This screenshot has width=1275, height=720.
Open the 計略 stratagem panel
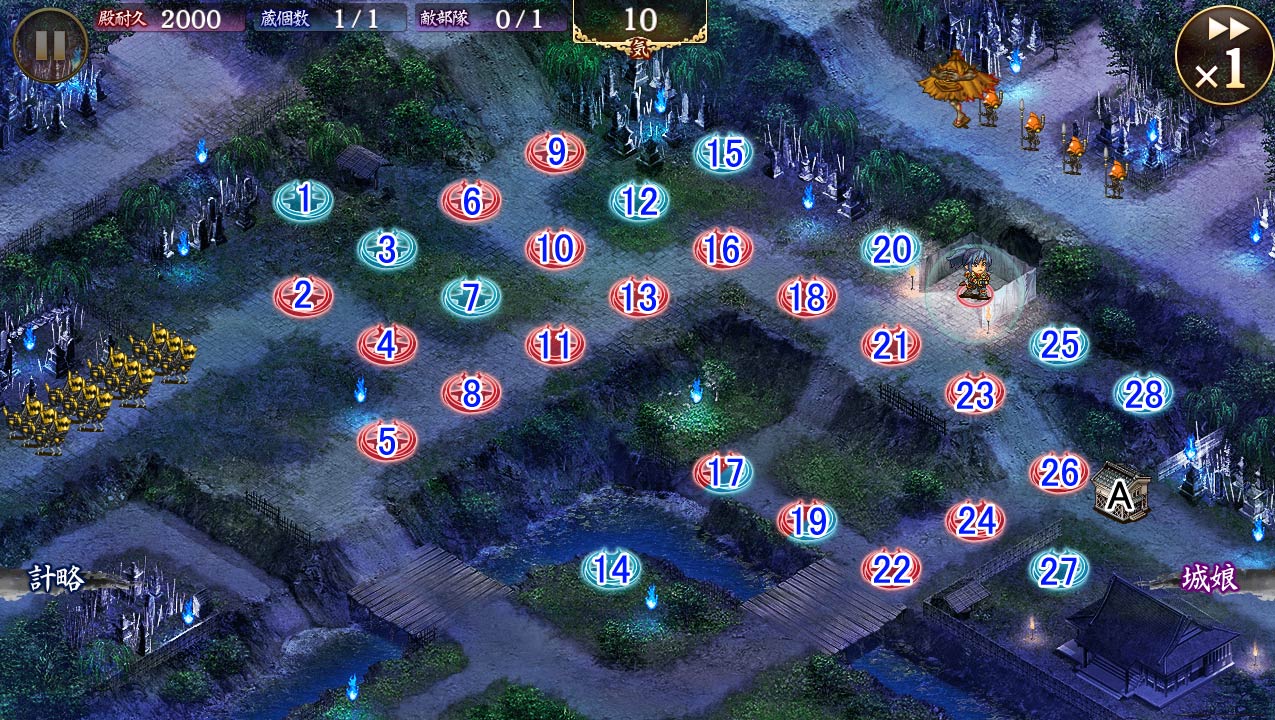(58, 579)
